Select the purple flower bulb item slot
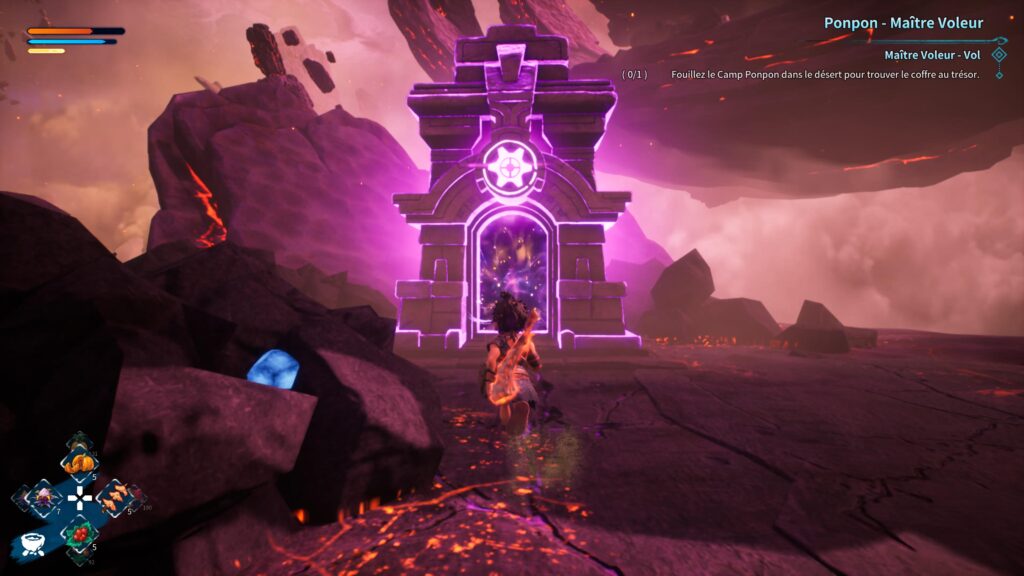 (x=45, y=496)
